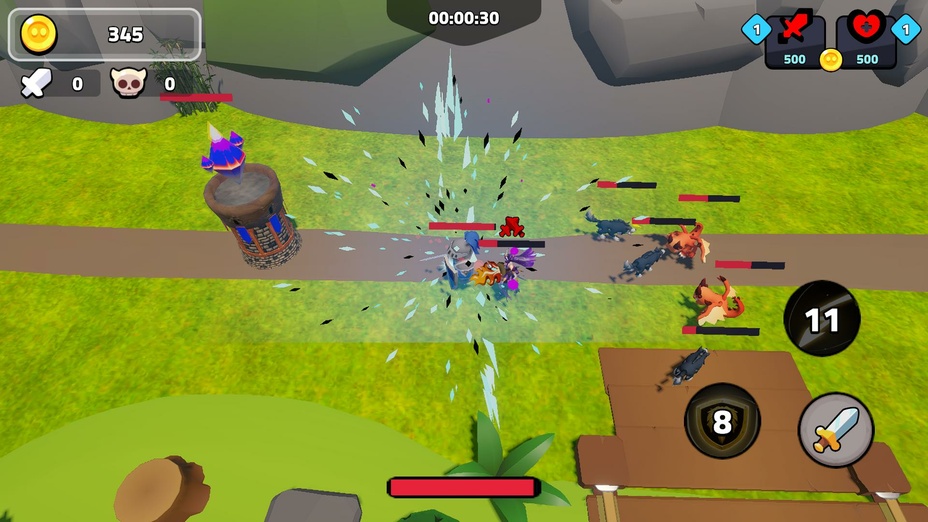Buy the red sword attack upgrade
The height and width of the screenshot is (522, 928).
pos(795,41)
